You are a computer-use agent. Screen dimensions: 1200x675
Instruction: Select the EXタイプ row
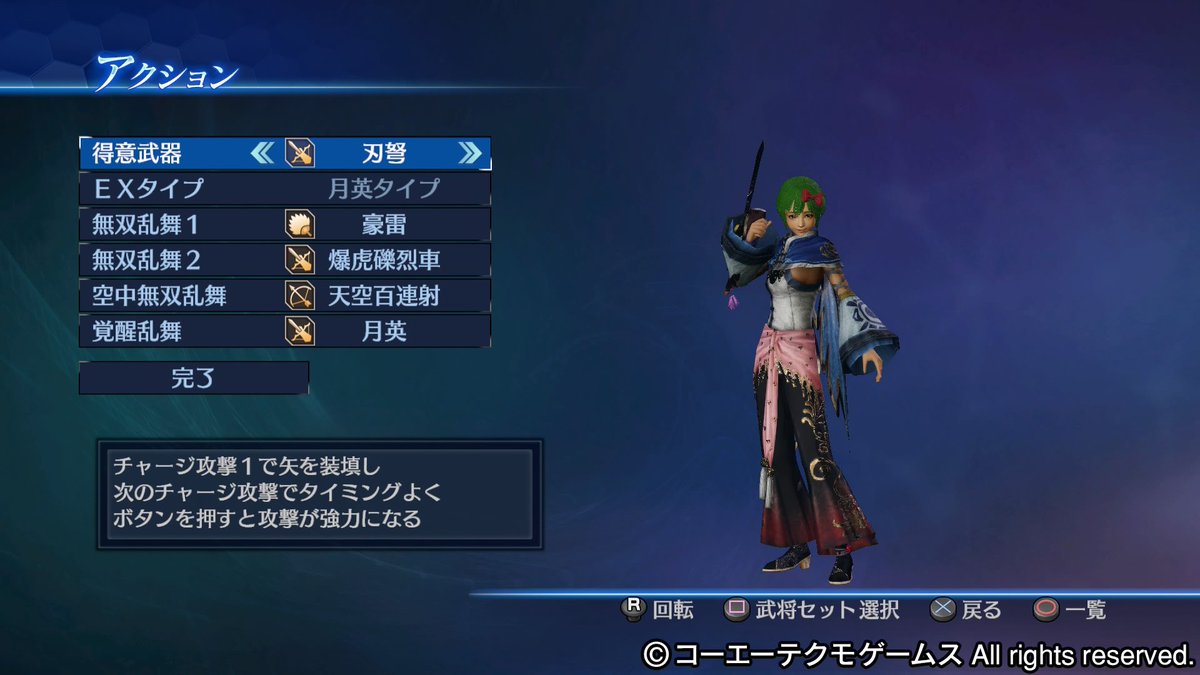click(285, 188)
